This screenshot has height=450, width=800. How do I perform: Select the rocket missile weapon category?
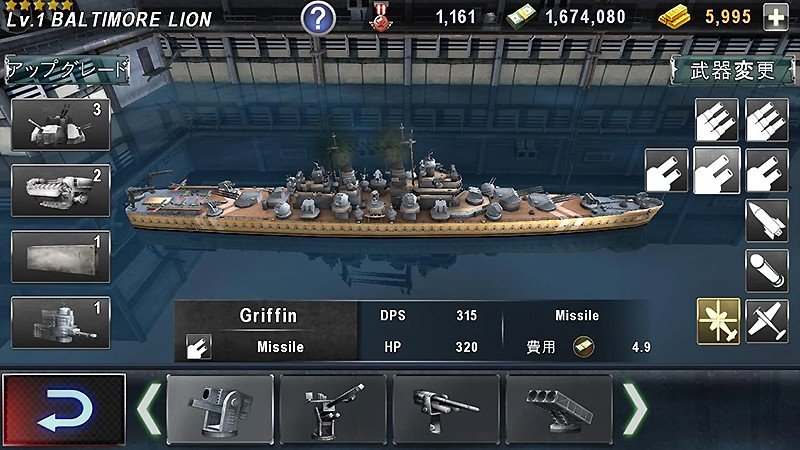point(767,220)
